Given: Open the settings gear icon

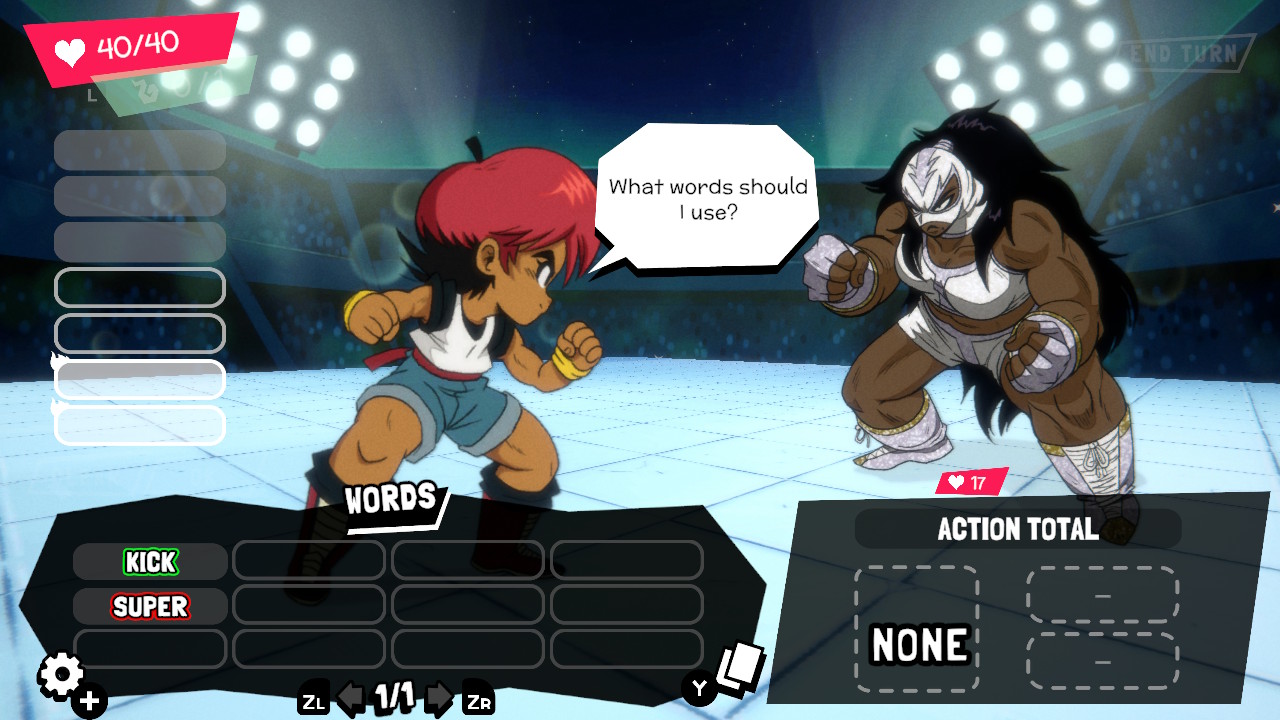Looking at the screenshot, I should [x=62, y=677].
